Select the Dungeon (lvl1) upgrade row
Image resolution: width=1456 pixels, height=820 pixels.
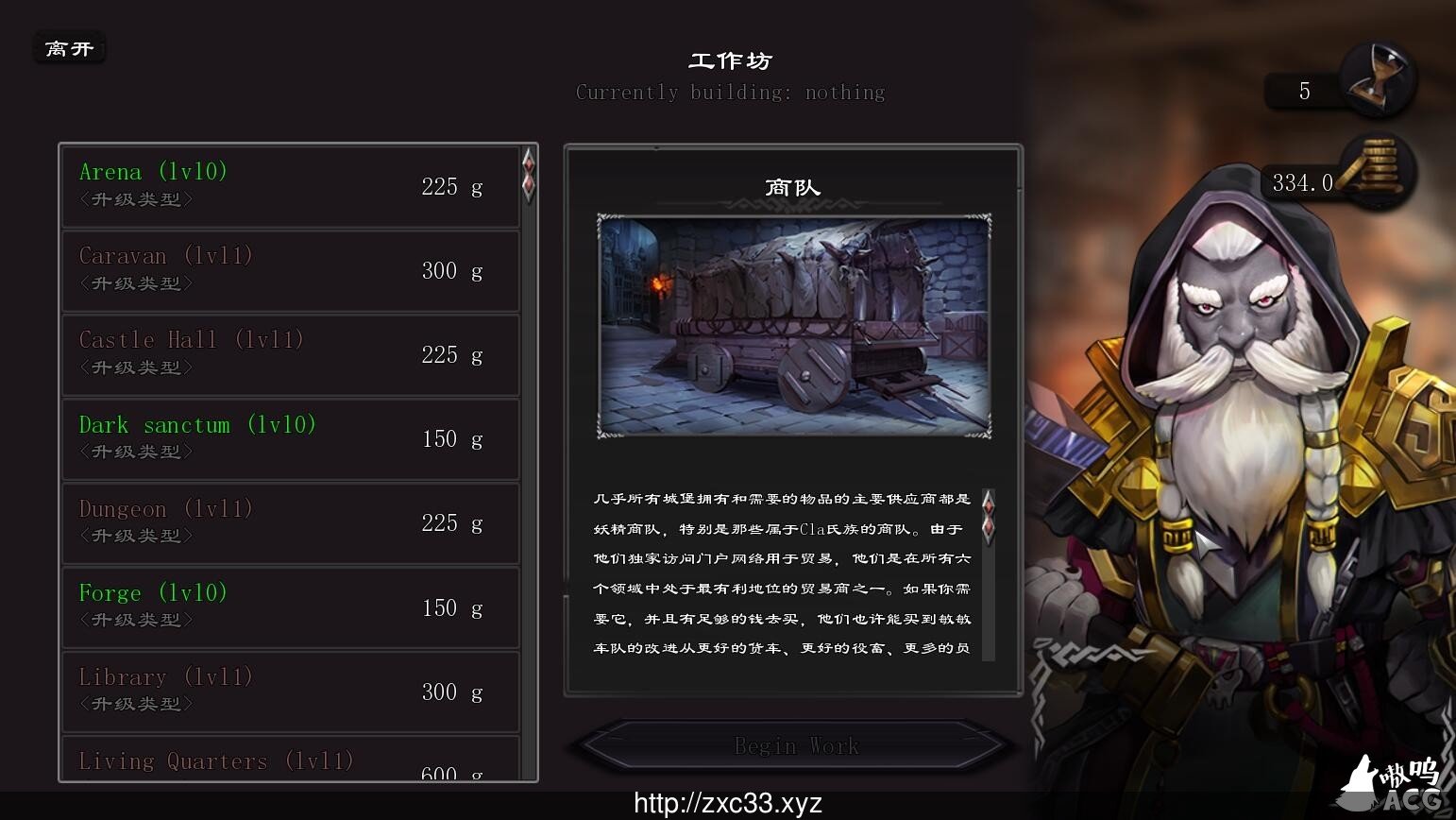pos(291,522)
